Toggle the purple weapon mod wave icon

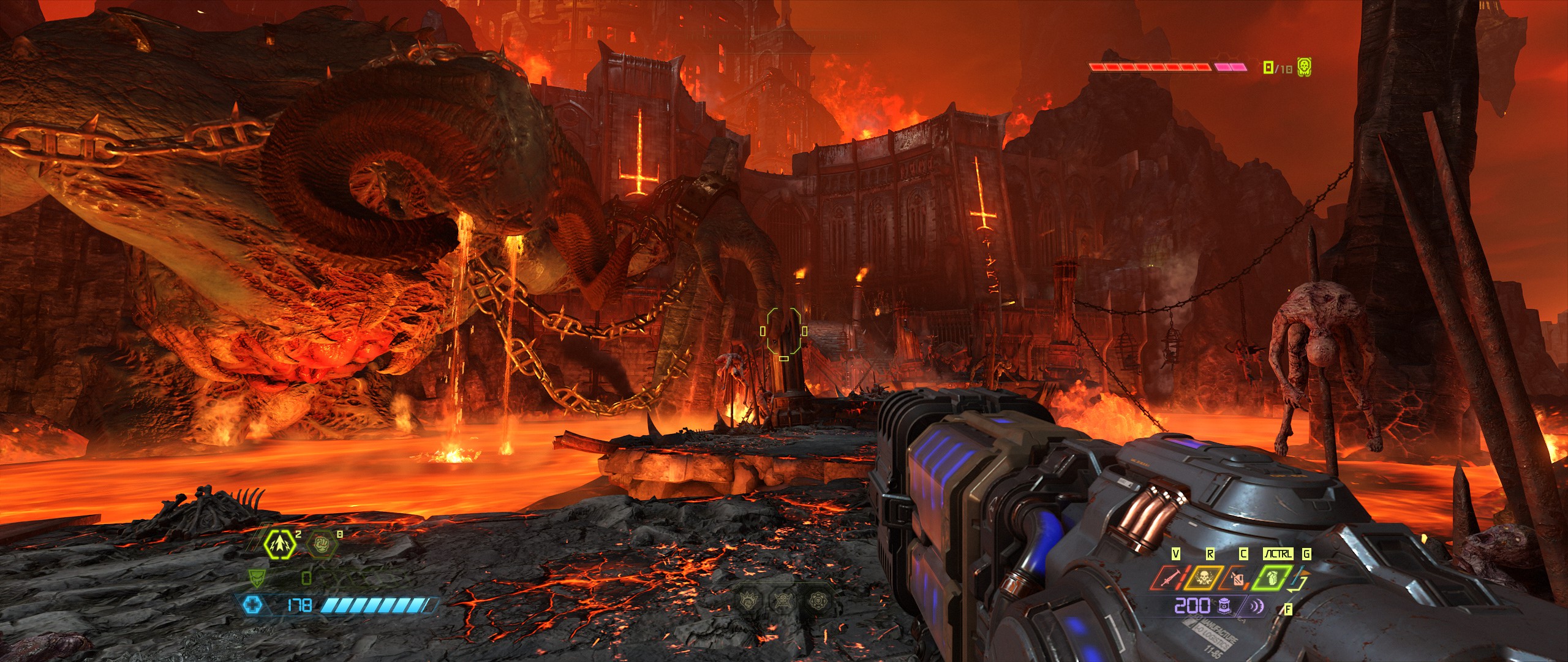pos(1256,606)
